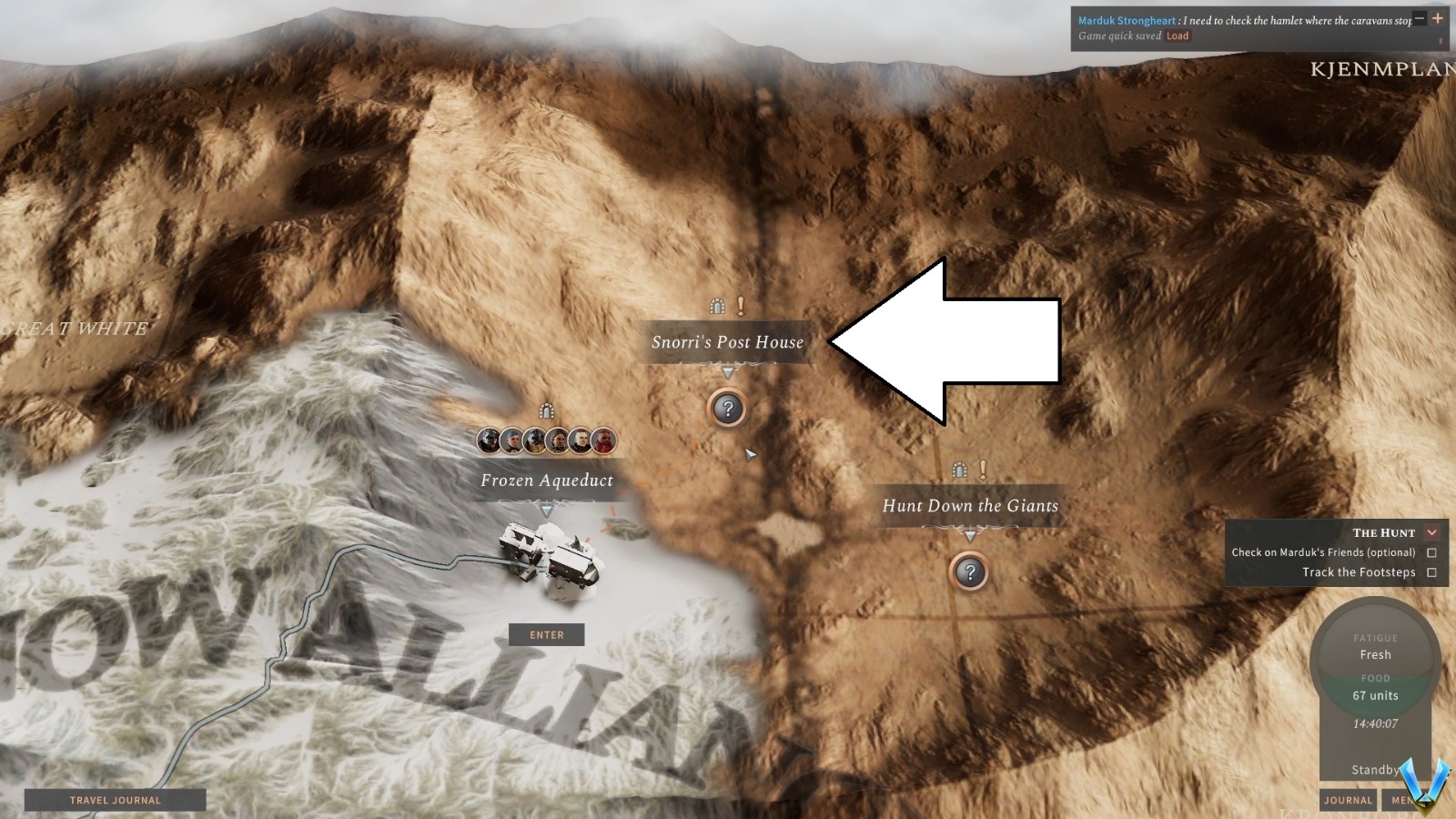1456x819 pixels.
Task: Check the Check on Marduk's Friends optional objective
Action: (1432, 552)
